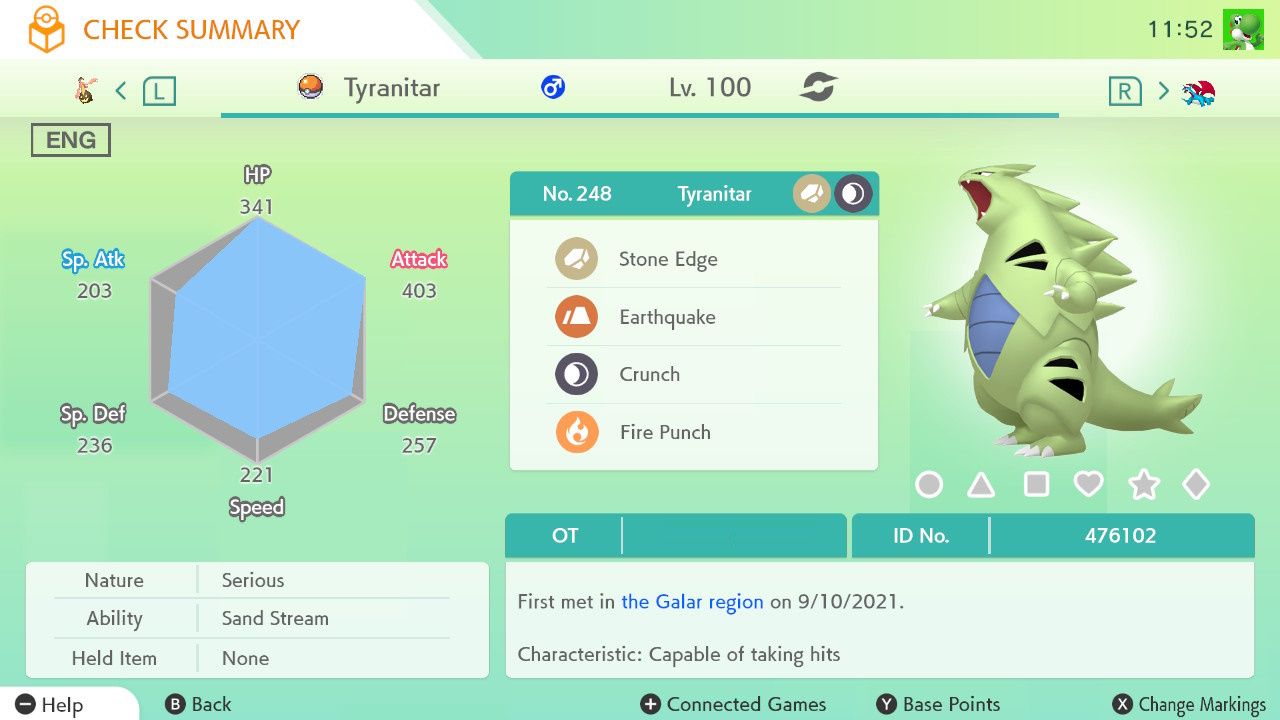Select the Fire Punch move
Viewport: 1280px width, 720px height.
click(665, 433)
